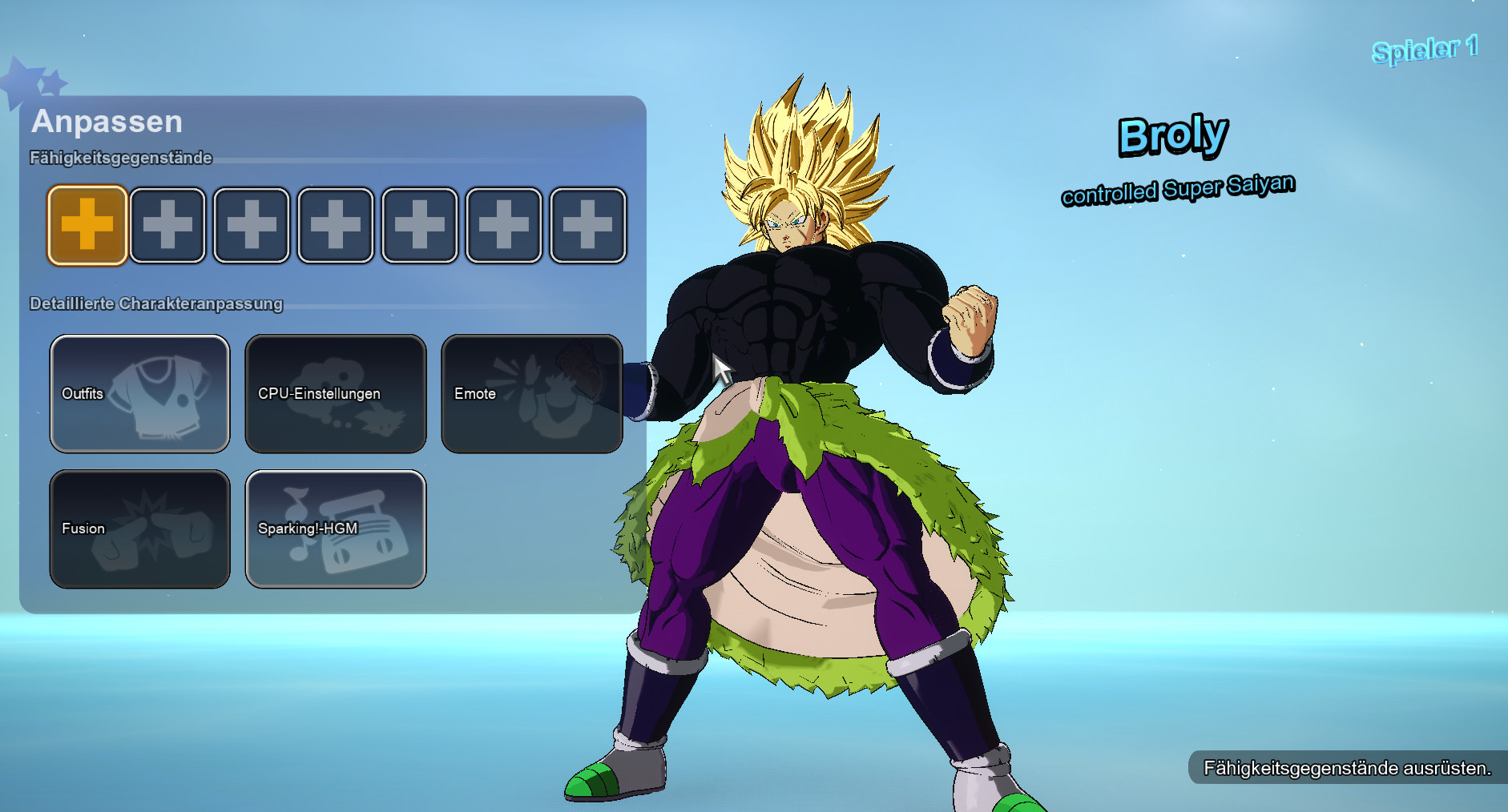This screenshot has height=812, width=1508.
Task: Click the second empty plus slot
Action: 167,224
